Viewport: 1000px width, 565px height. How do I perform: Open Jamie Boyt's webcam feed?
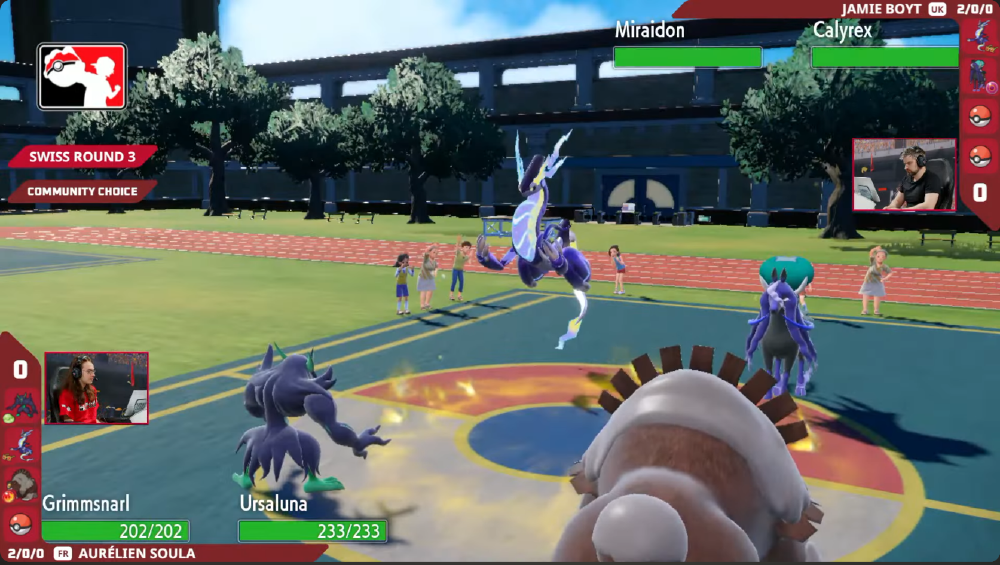click(x=903, y=175)
